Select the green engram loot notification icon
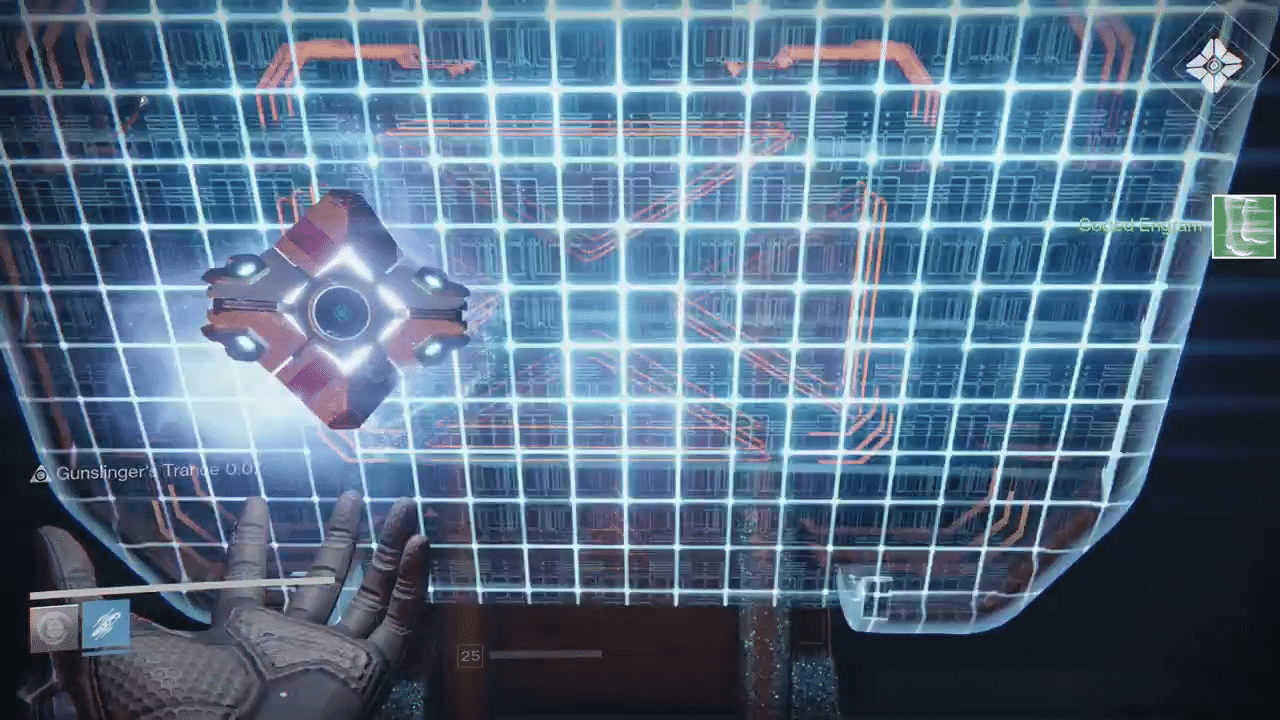This screenshot has width=1280, height=720. click(1243, 227)
